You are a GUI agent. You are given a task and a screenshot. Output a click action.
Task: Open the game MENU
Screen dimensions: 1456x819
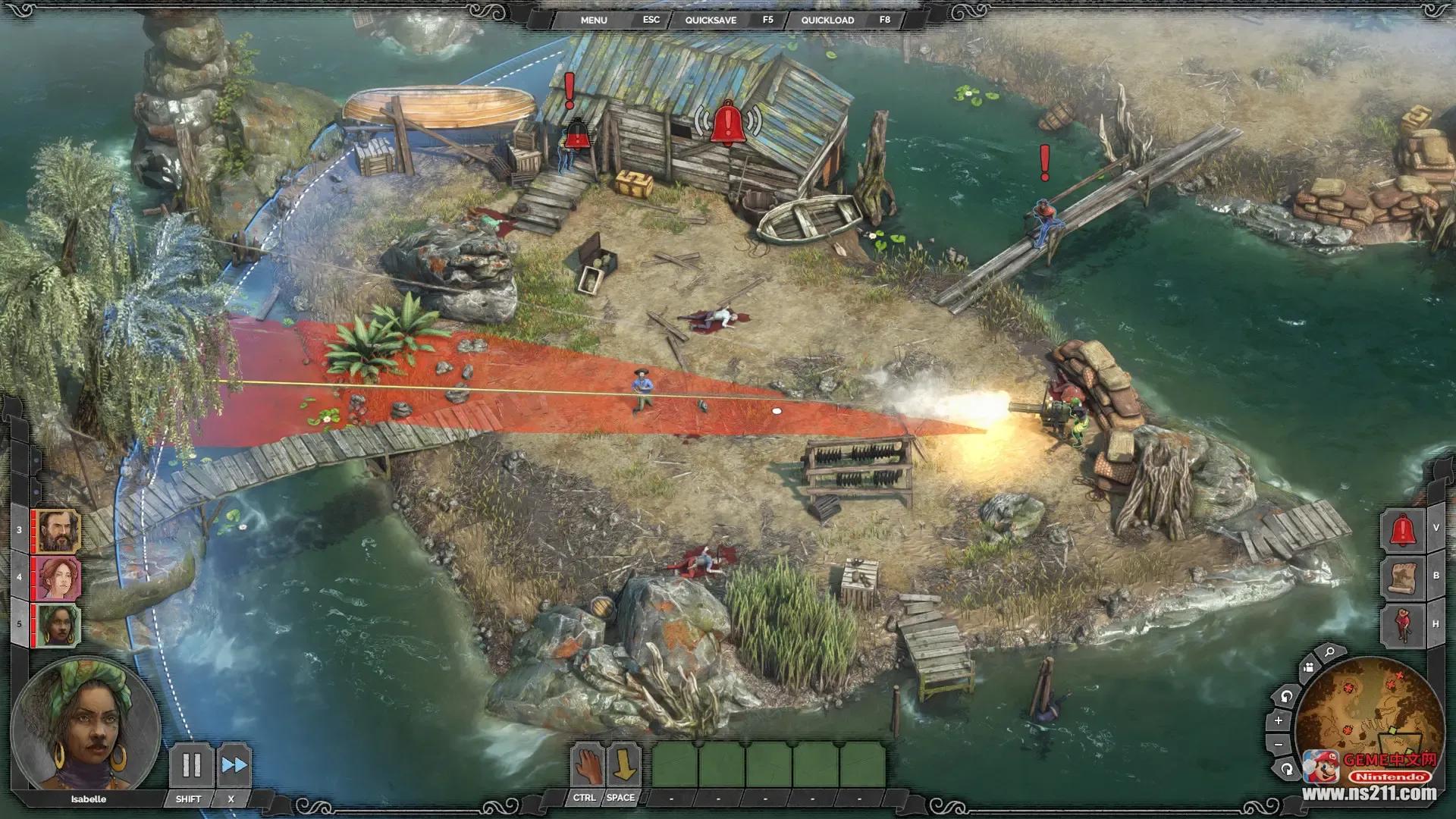coord(594,20)
